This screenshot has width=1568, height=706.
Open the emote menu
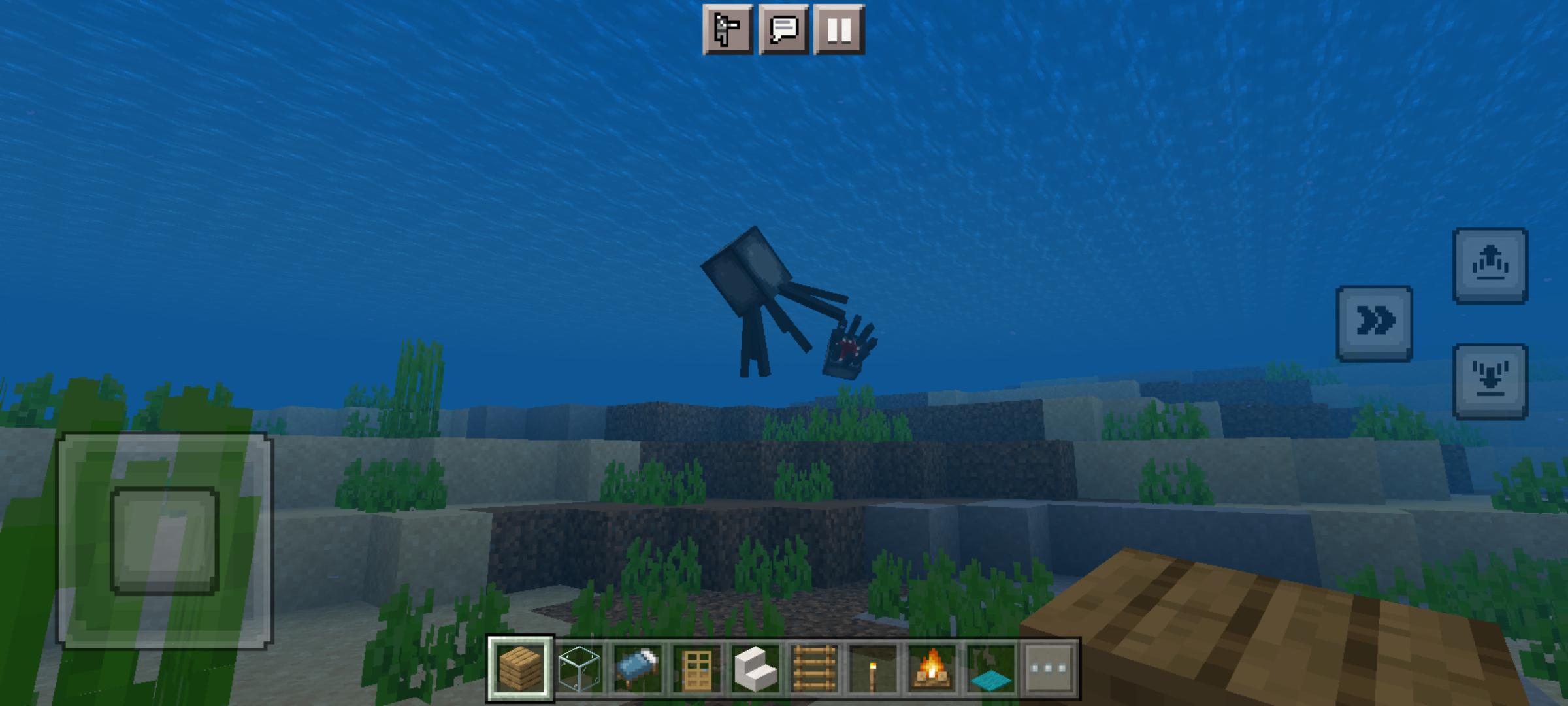click(727, 29)
